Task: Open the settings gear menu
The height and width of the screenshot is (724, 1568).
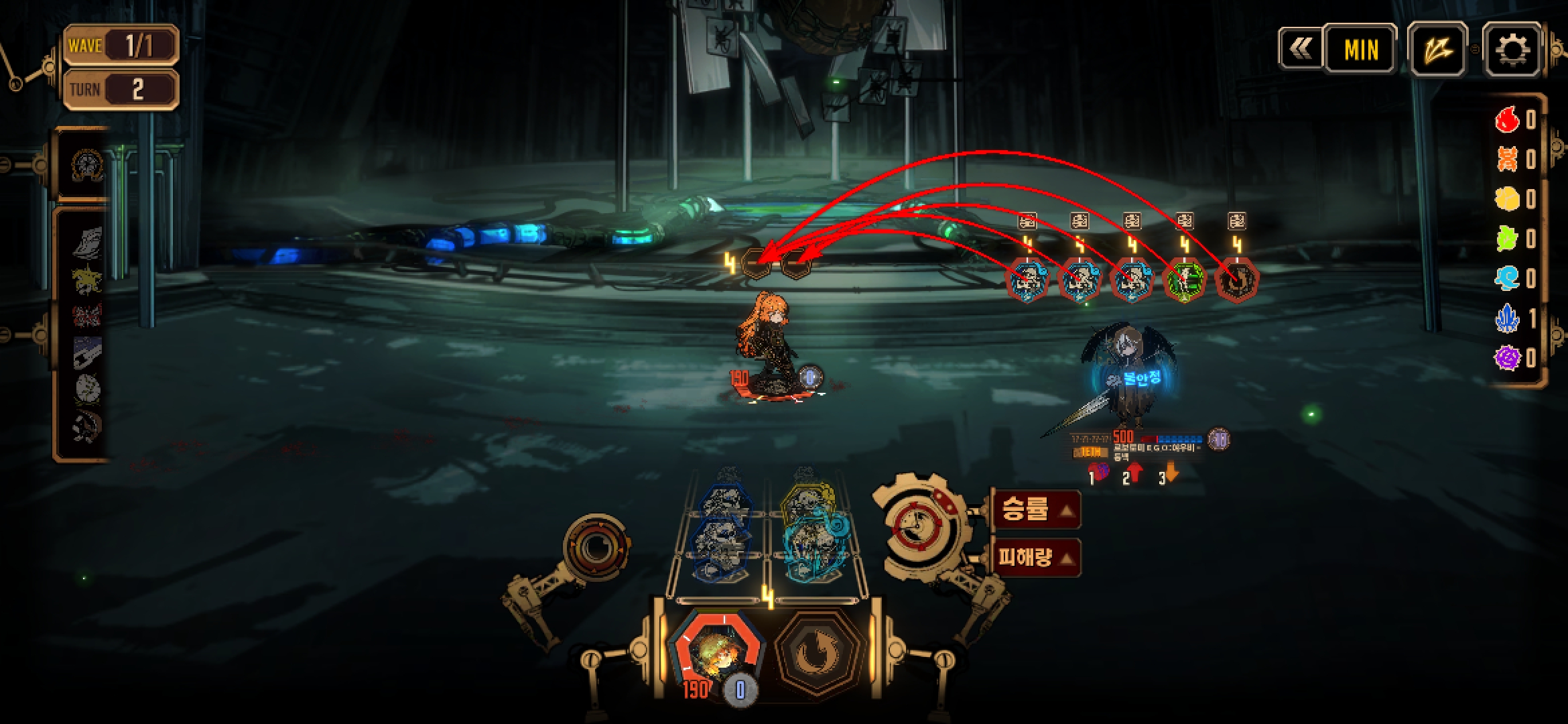Action: [1512, 49]
